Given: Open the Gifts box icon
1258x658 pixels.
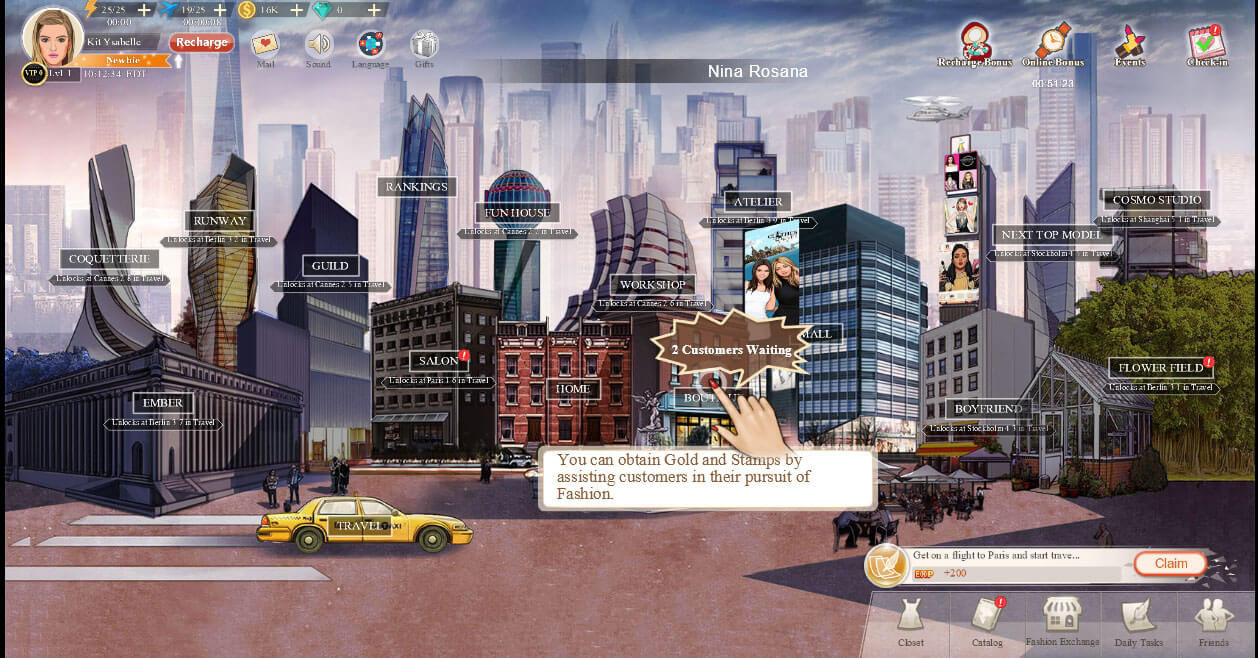Looking at the screenshot, I should 424,44.
